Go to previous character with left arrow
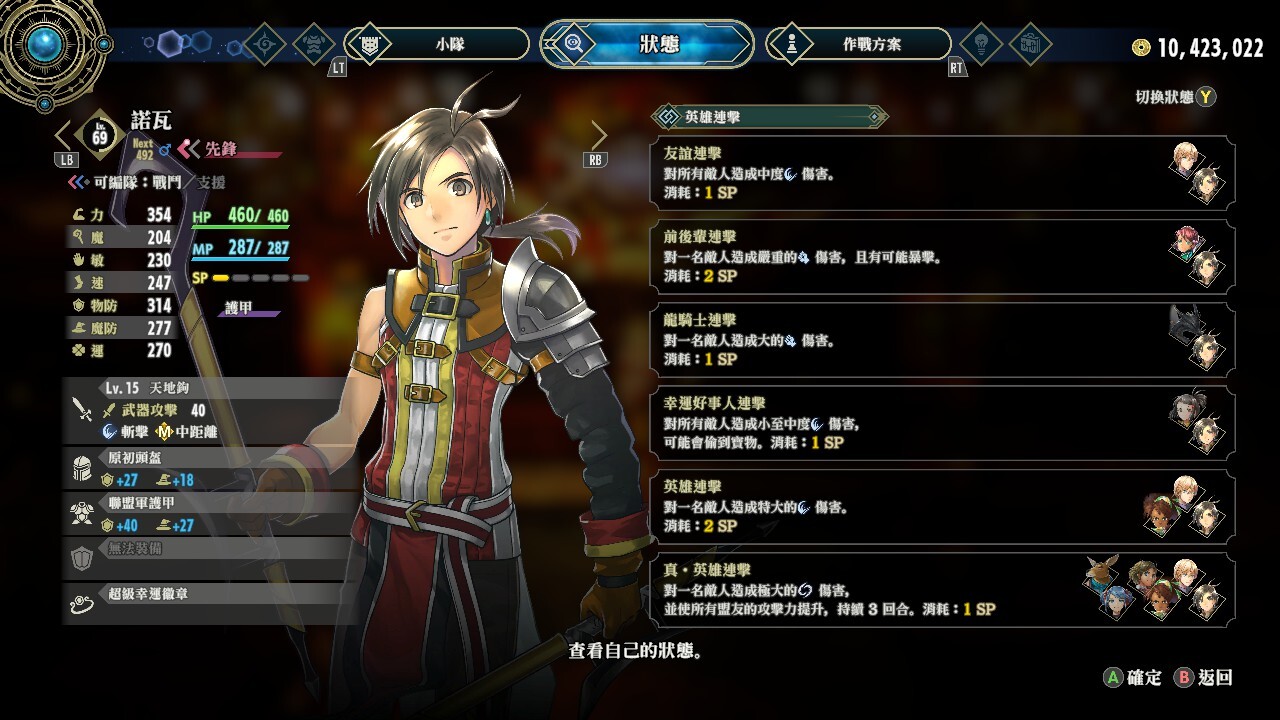Viewport: 1280px width, 720px height. tap(64, 135)
